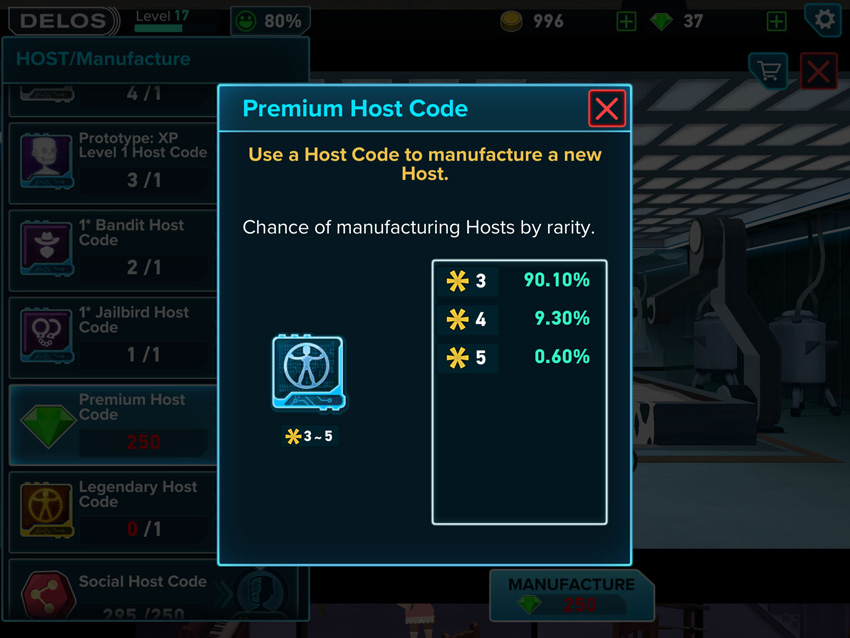Open the shopping cart store

[768, 71]
